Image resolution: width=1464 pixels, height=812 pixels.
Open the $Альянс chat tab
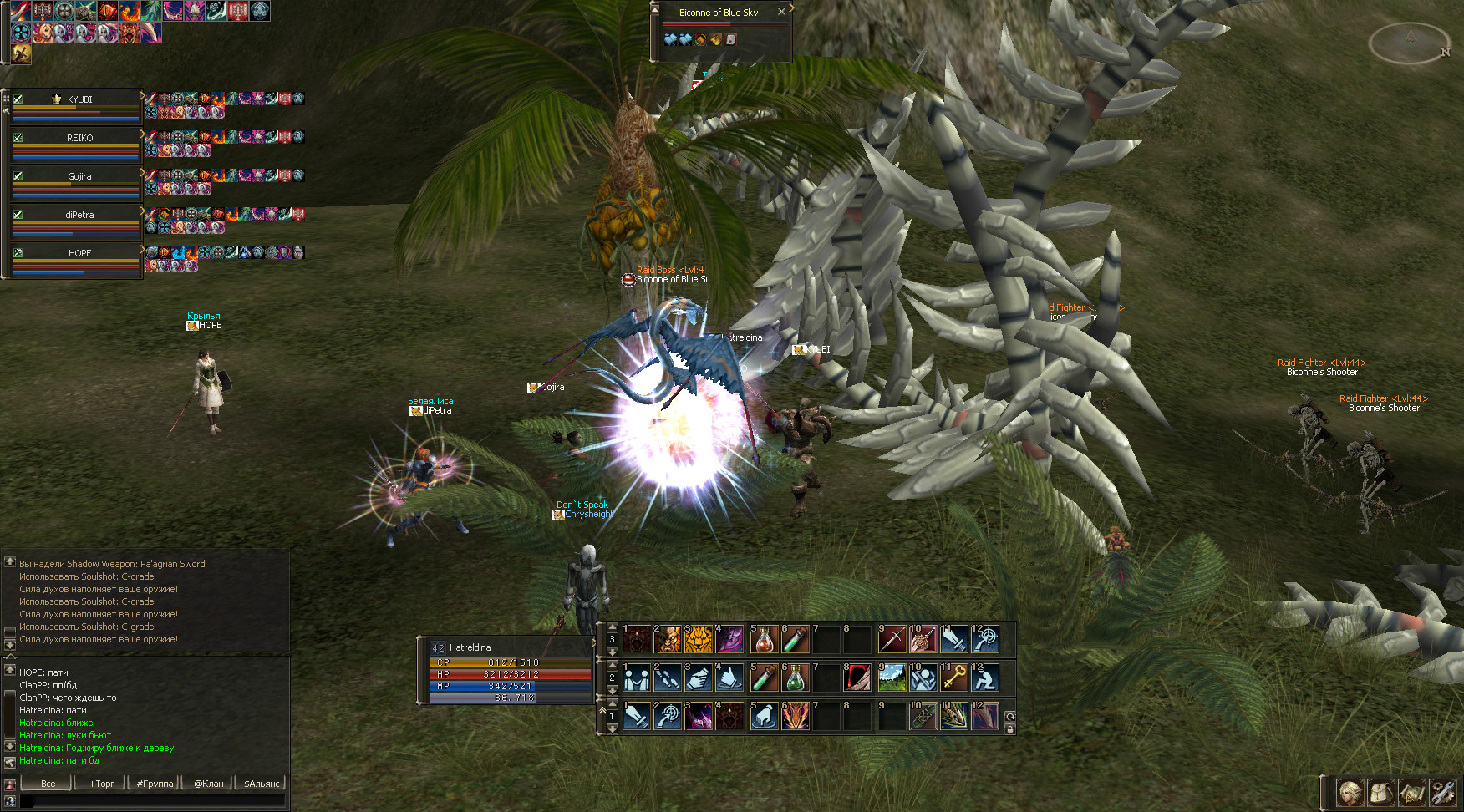point(261,784)
